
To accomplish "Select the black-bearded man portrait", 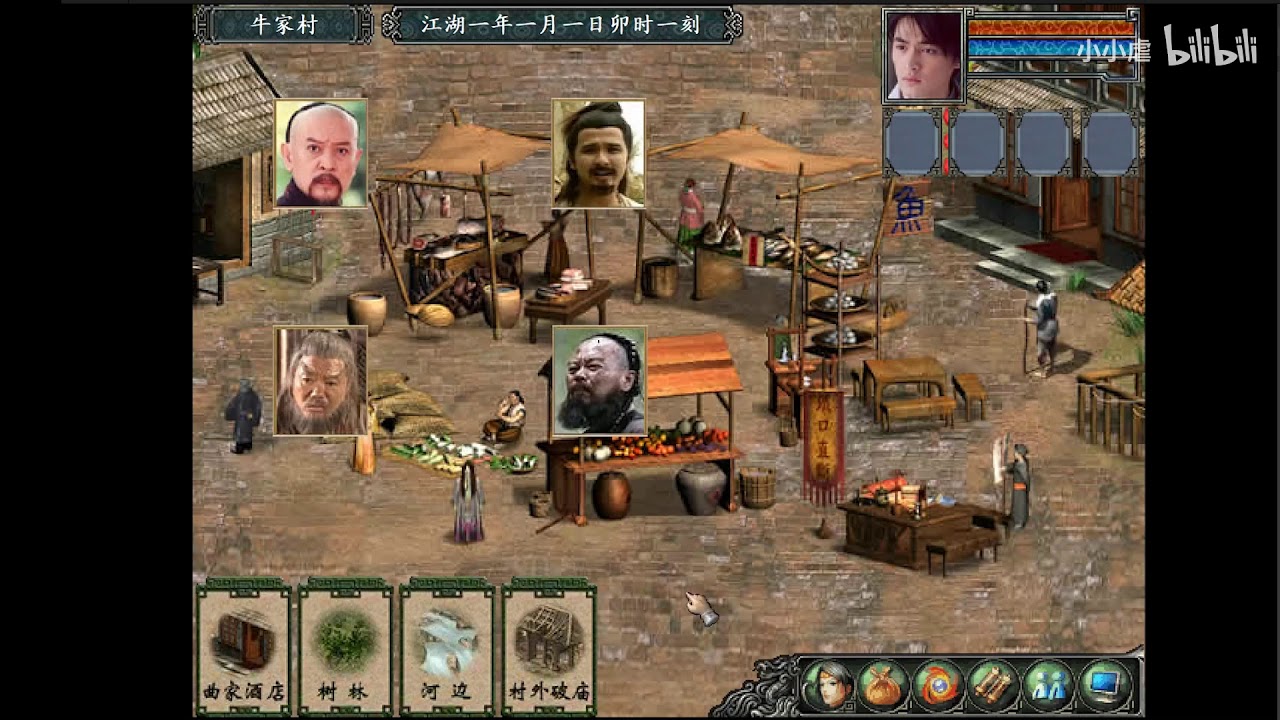I will click(599, 381).
